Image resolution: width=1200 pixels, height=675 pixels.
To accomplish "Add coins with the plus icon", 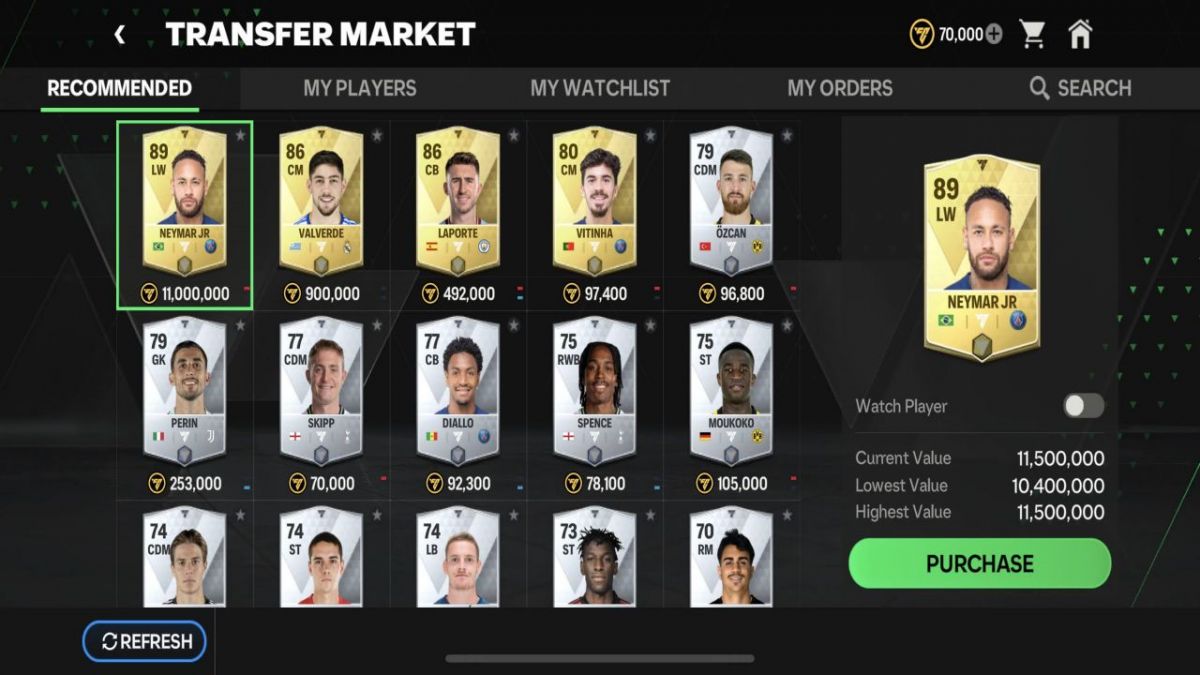I will point(993,35).
